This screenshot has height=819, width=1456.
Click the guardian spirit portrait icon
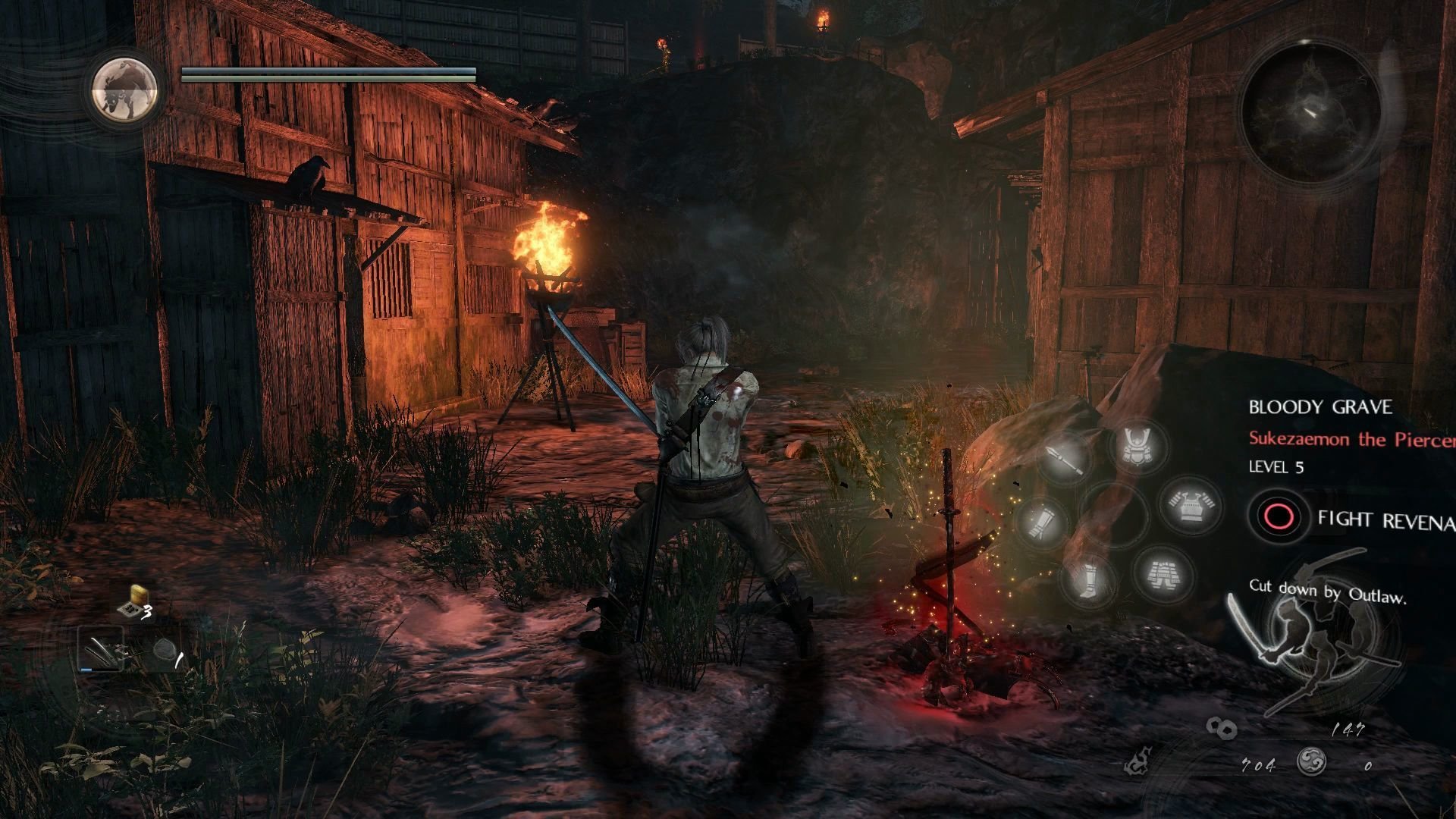pyautogui.click(x=124, y=90)
